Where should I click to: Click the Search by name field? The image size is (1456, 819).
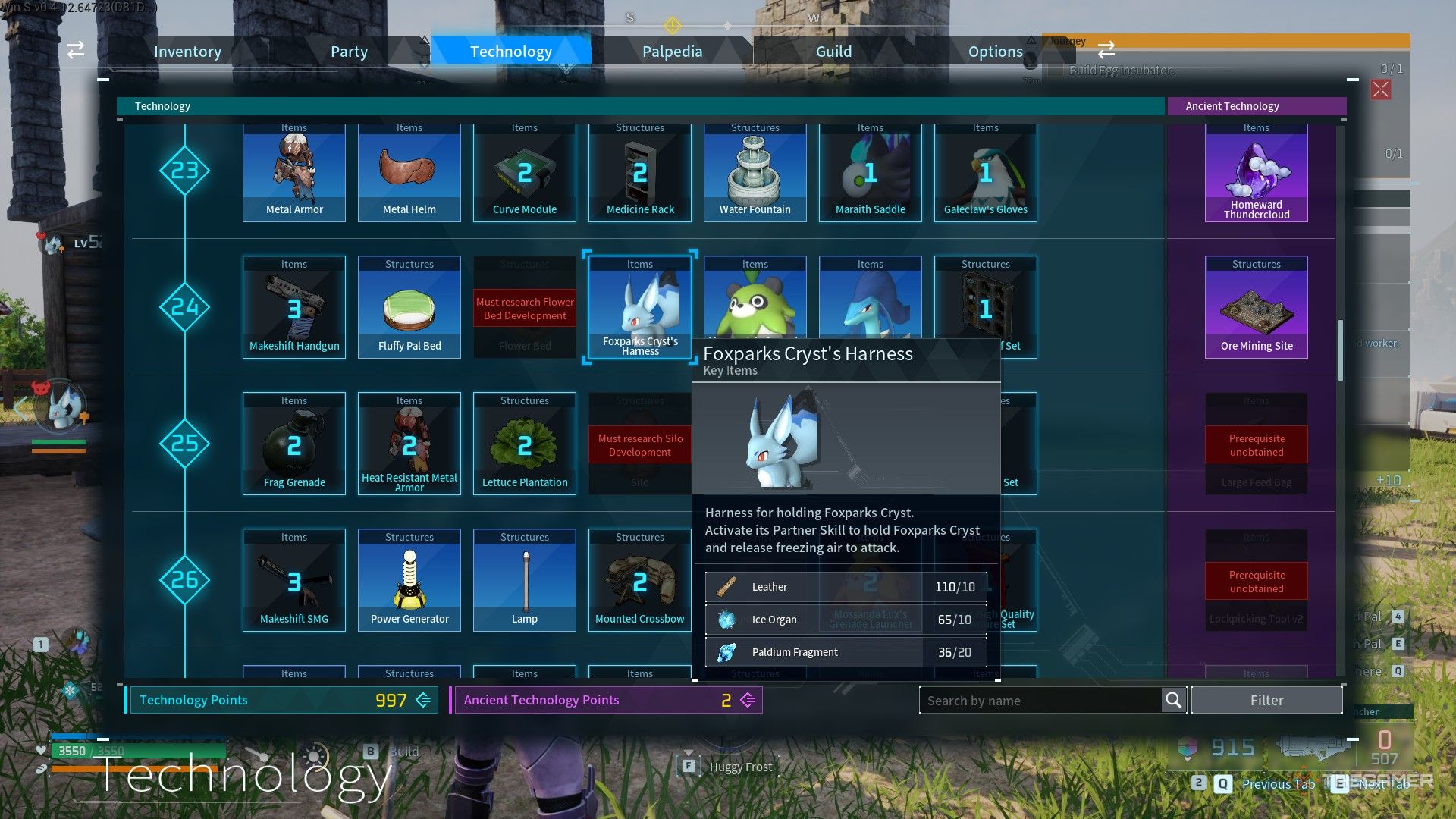(x=1039, y=701)
